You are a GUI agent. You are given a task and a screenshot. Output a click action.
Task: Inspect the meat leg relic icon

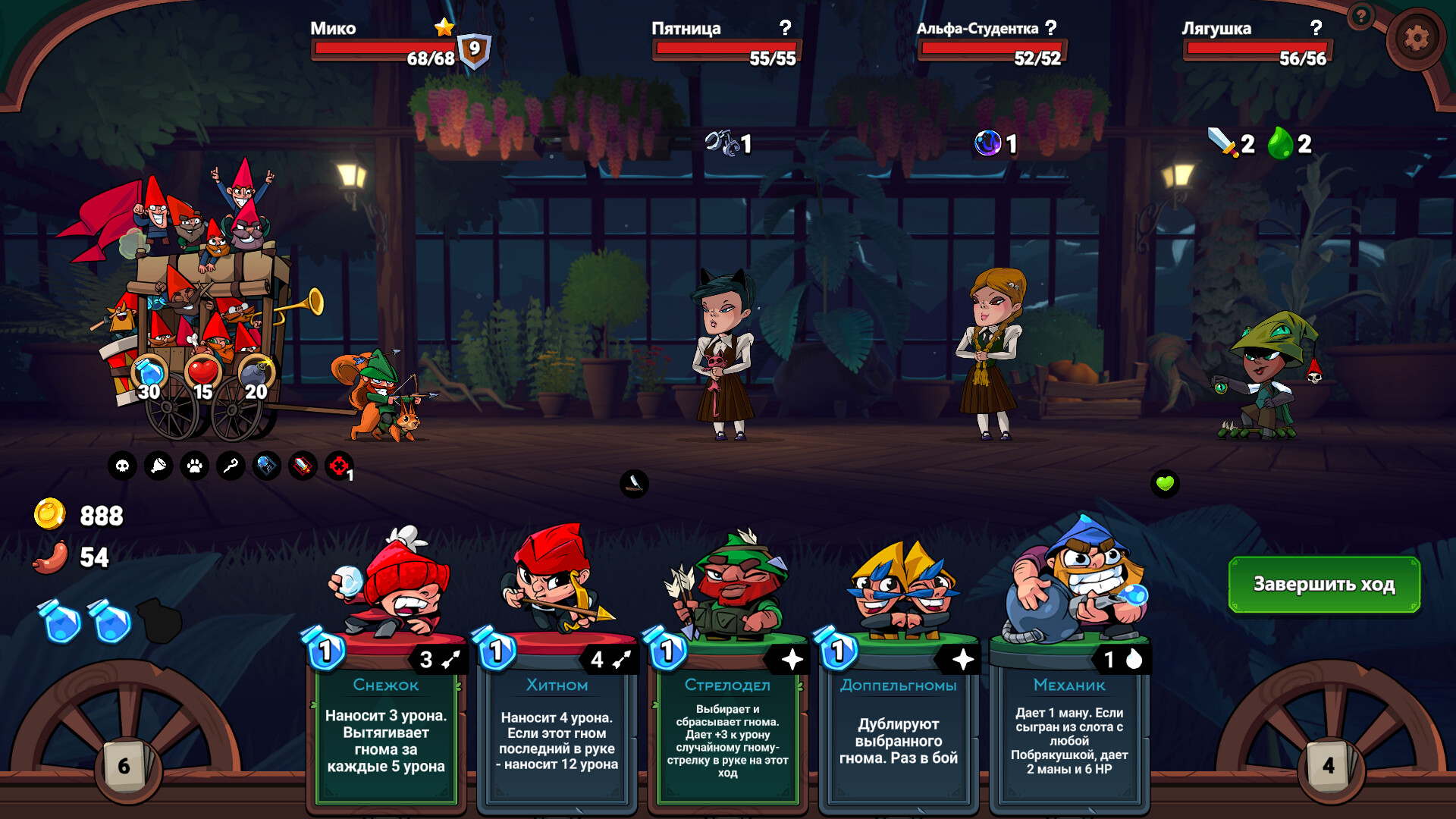(158, 466)
